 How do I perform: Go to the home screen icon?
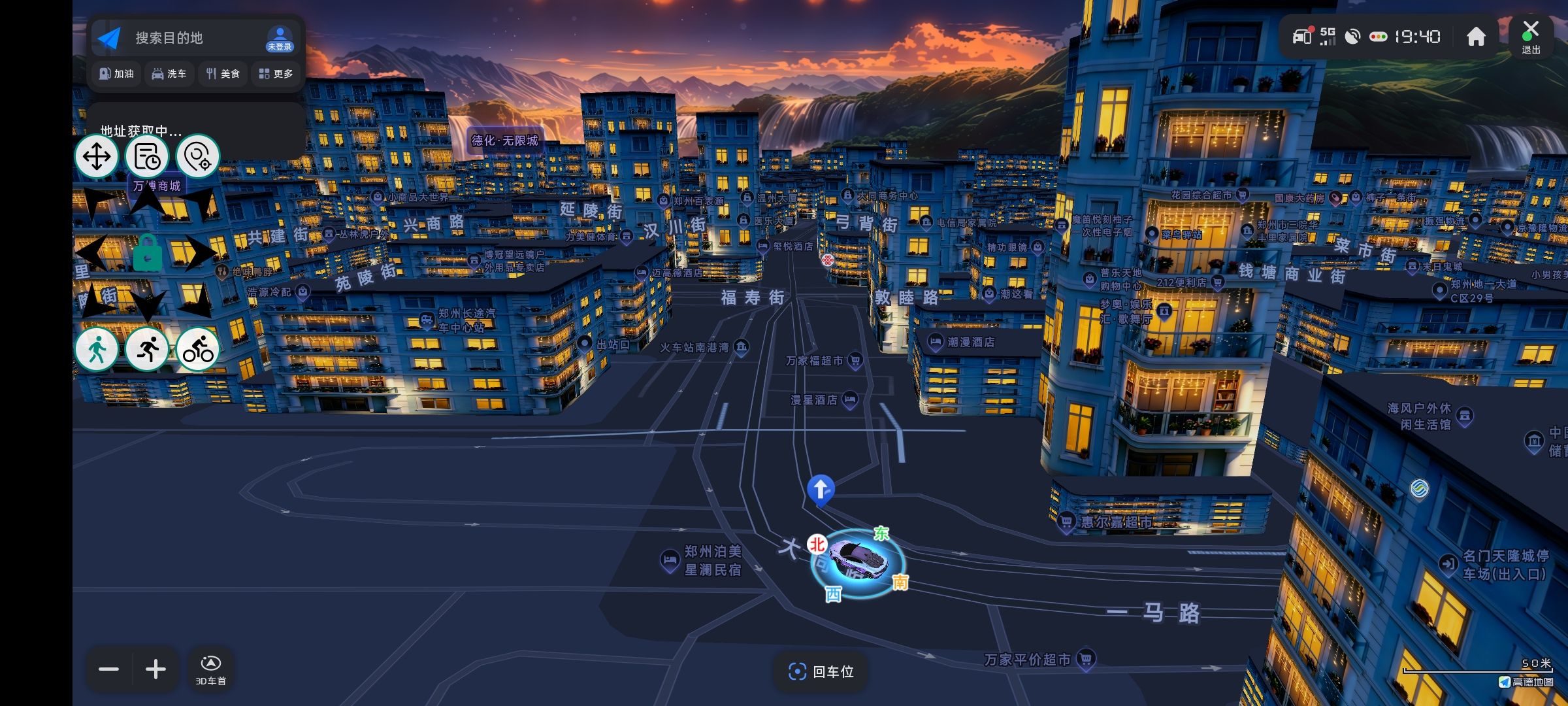(1476, 37)
